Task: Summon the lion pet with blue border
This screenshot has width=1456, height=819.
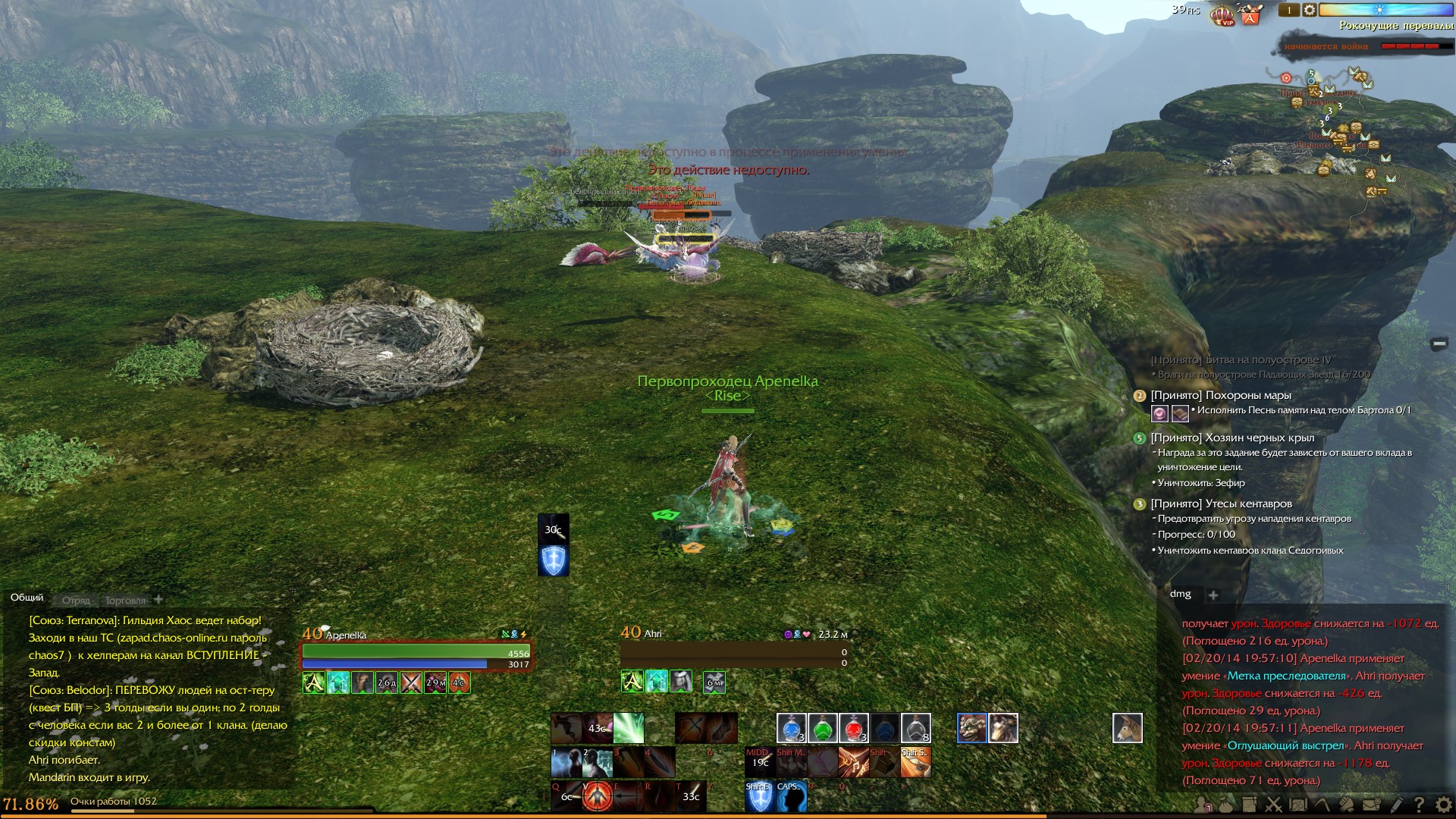Action: pos(971,728)
